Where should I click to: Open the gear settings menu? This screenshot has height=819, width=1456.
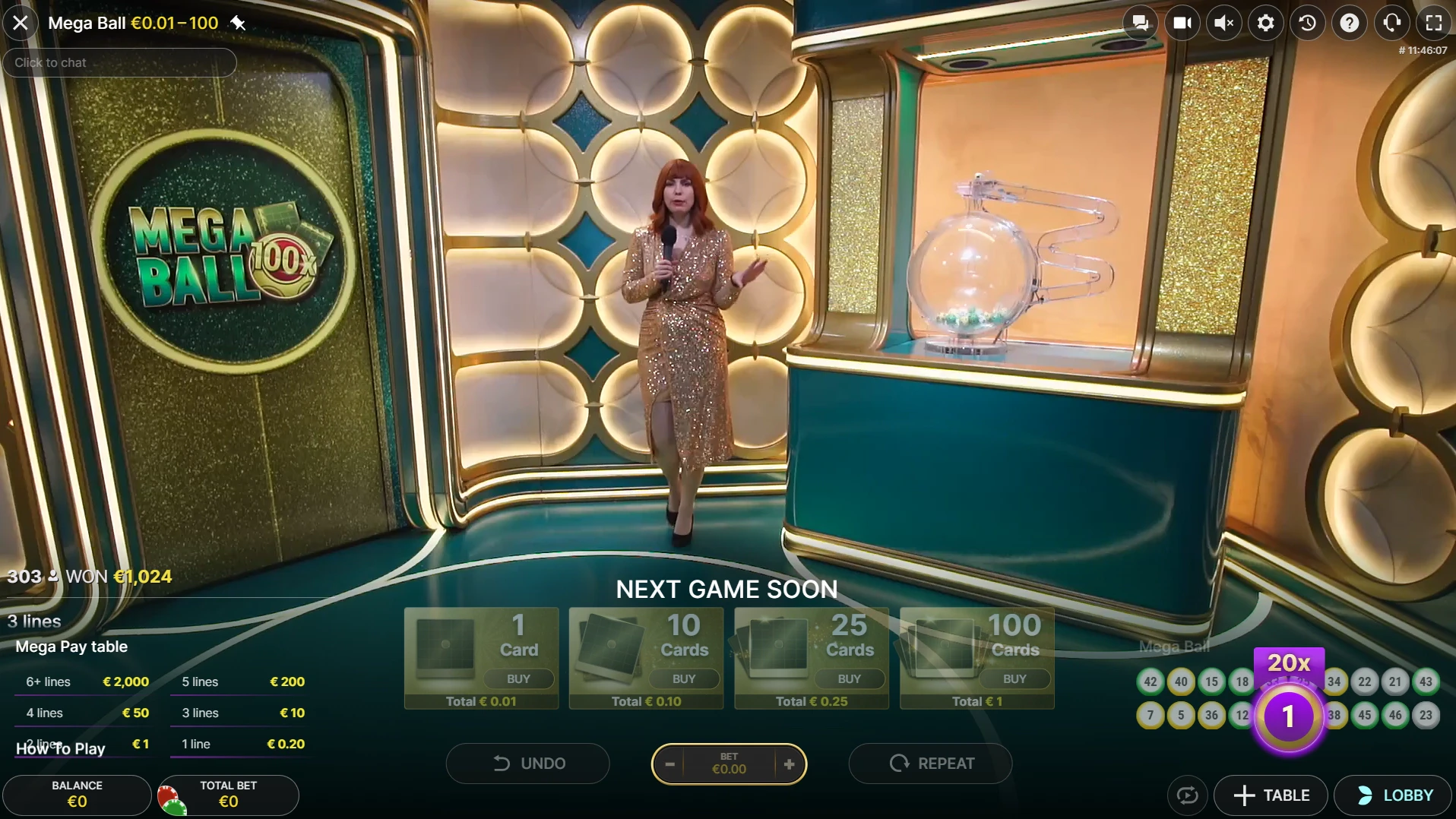pyautogui.click(x=1265, y=23)
